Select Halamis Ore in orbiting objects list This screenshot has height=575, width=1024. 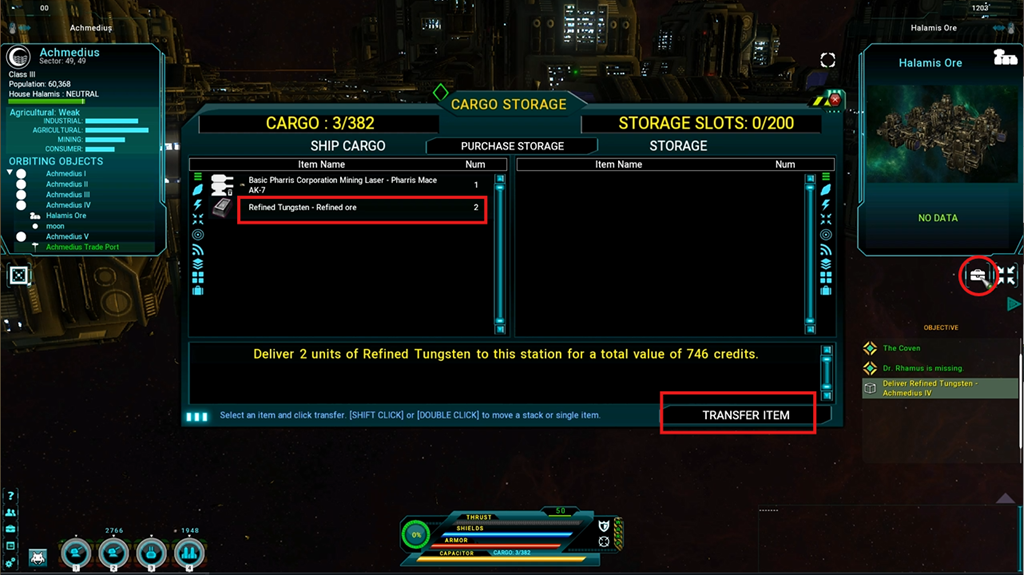point(66,215)
